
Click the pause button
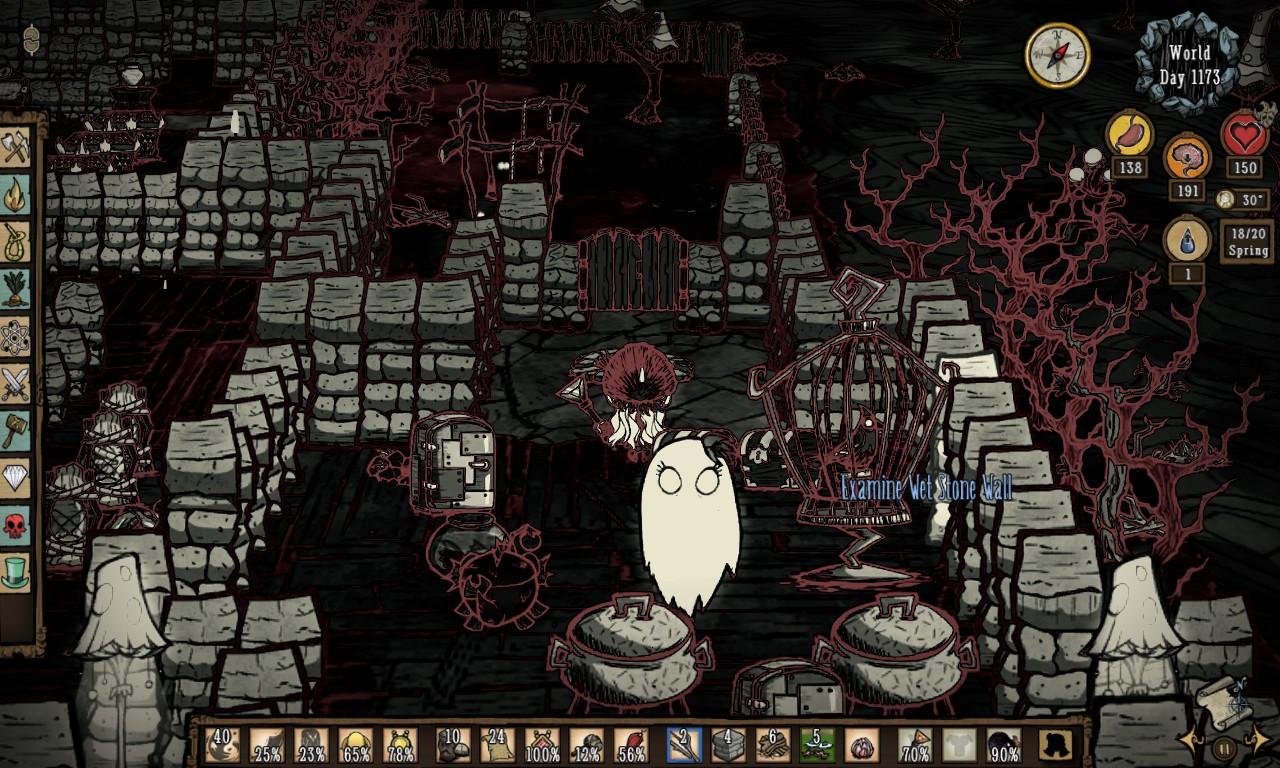1225,746
